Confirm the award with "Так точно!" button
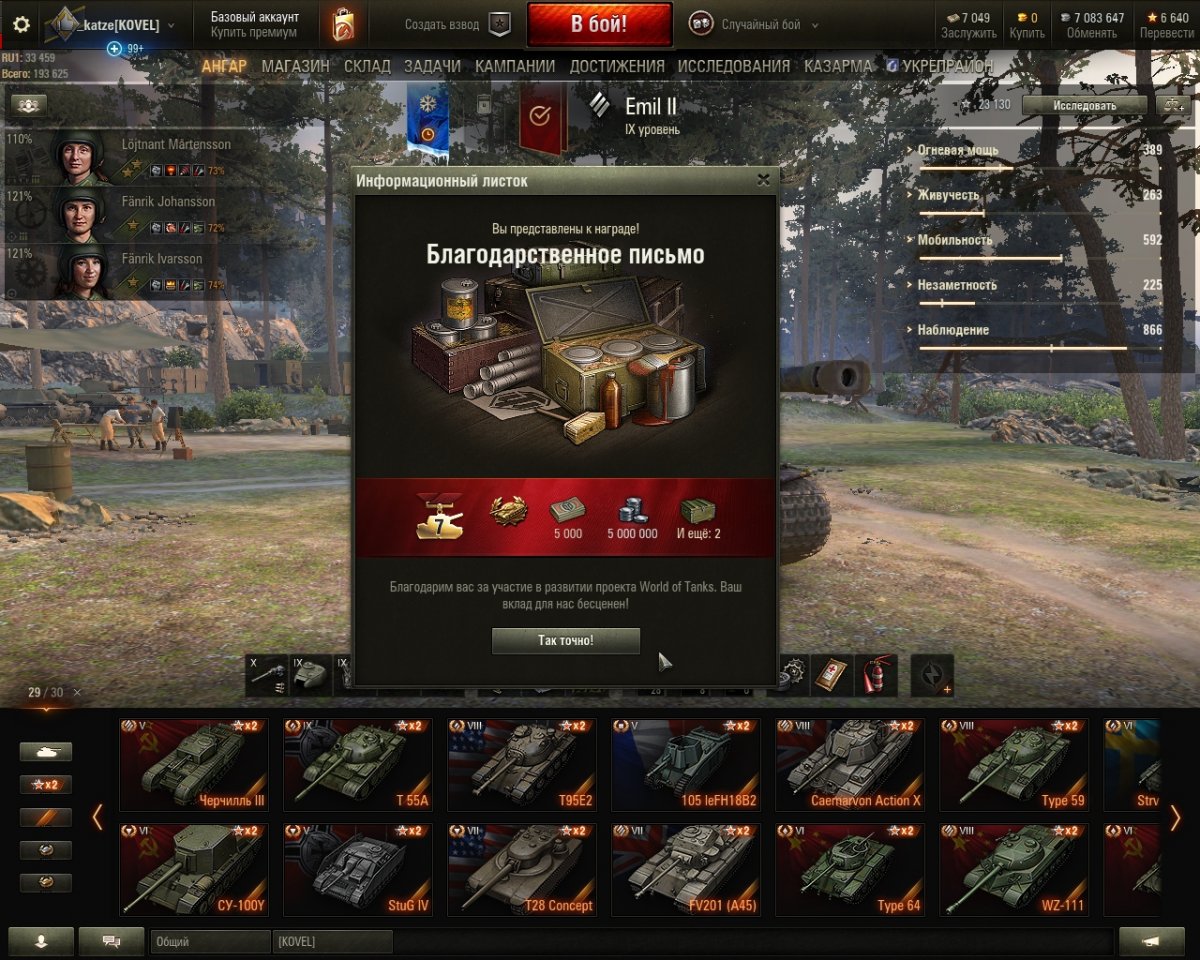Viewport: 1200px width, 960px height. [x=565, y=640]
